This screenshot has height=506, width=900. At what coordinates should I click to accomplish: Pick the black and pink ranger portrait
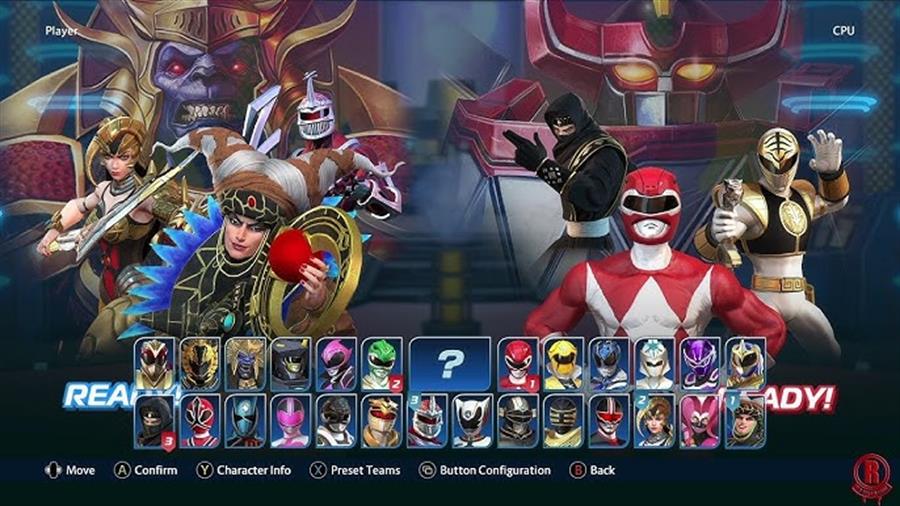point(336,363)
